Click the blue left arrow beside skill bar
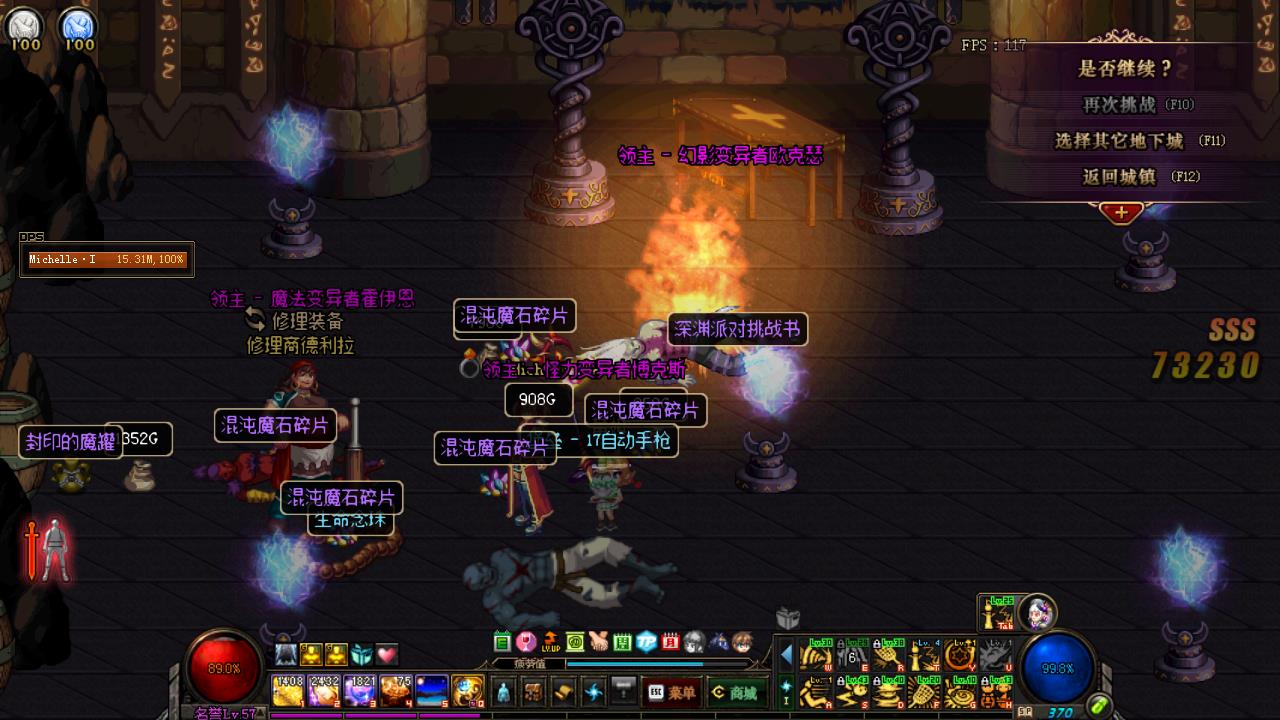This screenshot has width=1280, height=720. click(786, 655)
